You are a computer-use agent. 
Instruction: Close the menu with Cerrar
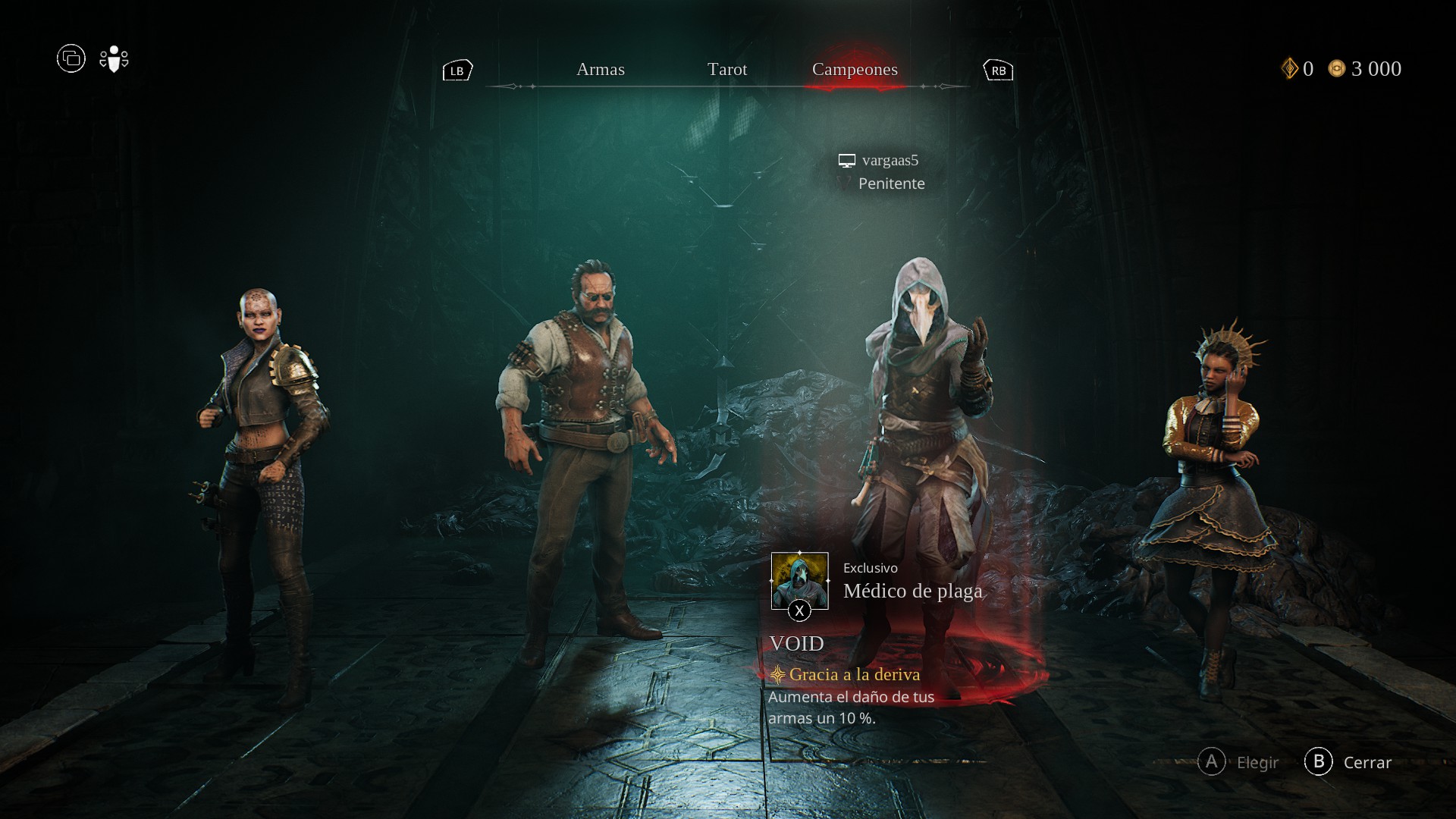pos(1348,762)
